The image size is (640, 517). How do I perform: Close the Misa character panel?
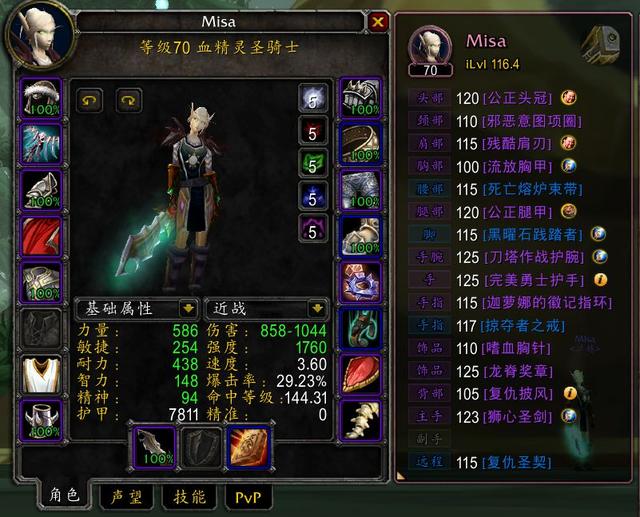click(378, 21)
